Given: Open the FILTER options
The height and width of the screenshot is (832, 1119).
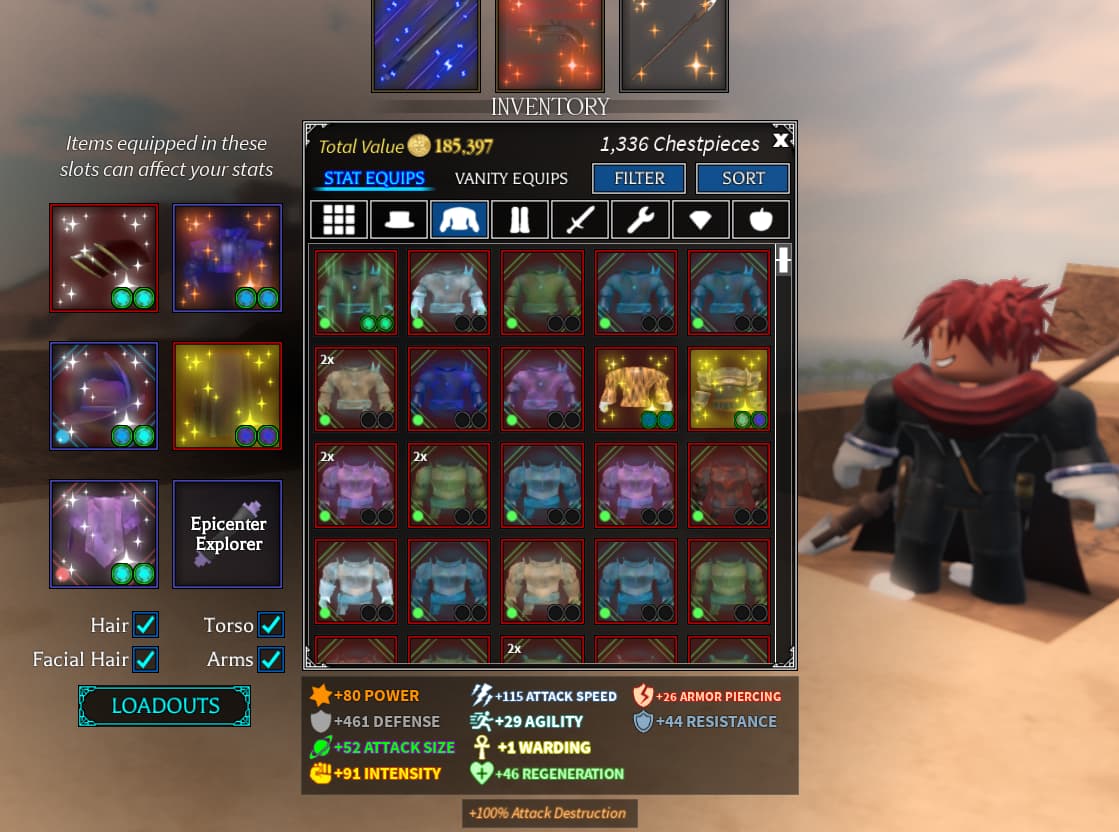Looking at the screenshot, I should coord(639,178).
